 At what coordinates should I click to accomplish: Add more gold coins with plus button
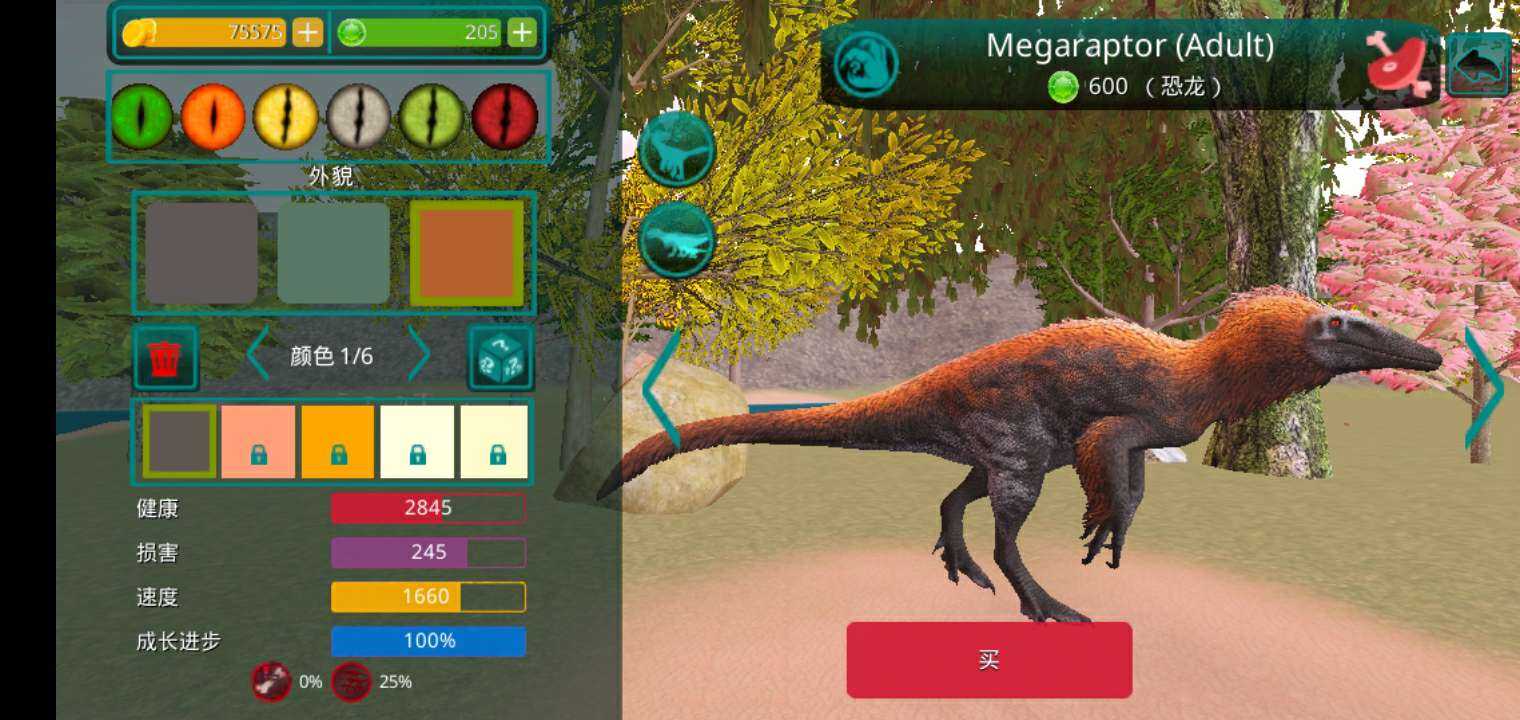[x=307, y=33]
